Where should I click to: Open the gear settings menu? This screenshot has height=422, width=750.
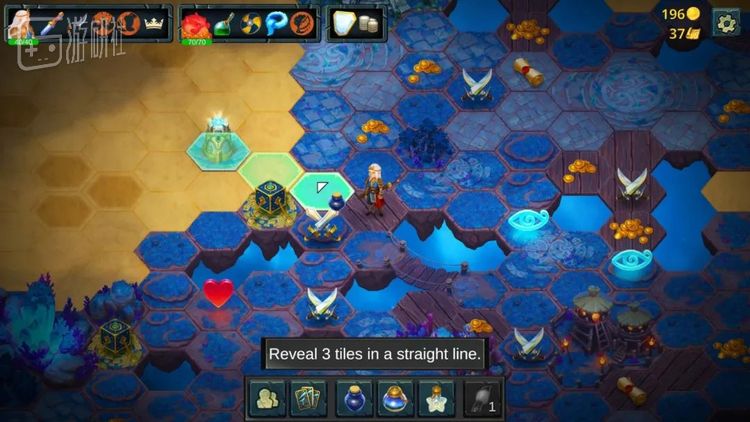coord(725,23)
